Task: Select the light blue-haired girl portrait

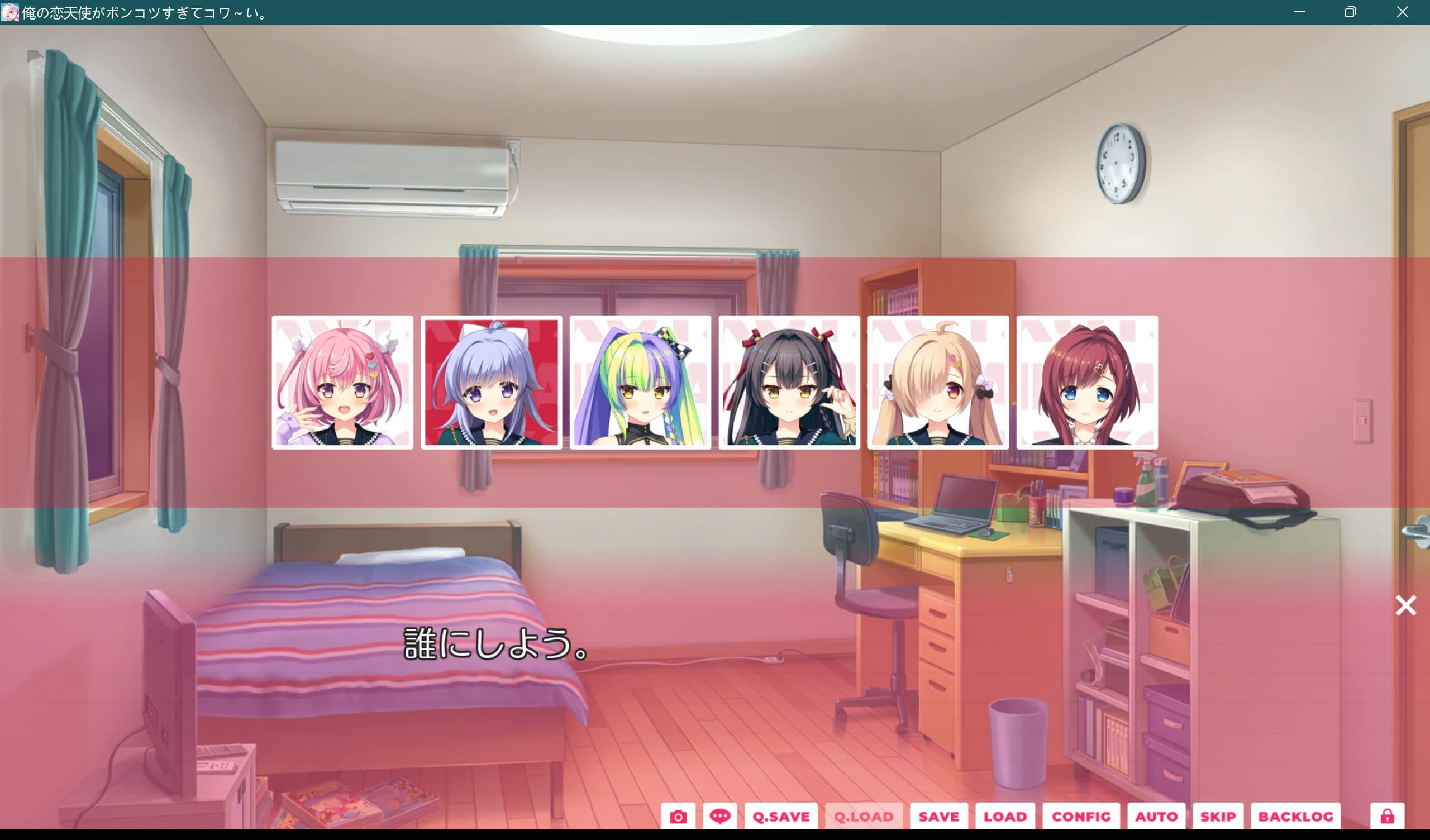Action: pos(493,383)
